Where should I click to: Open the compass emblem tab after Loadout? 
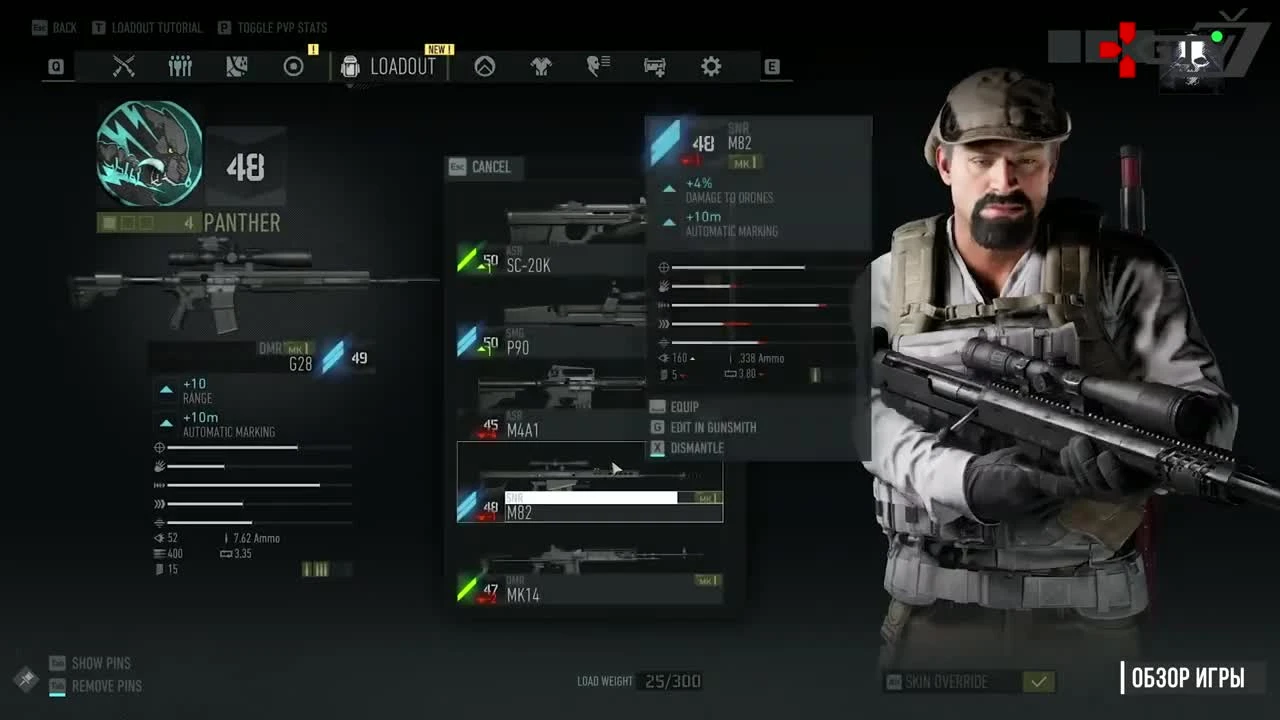[483, 66]
